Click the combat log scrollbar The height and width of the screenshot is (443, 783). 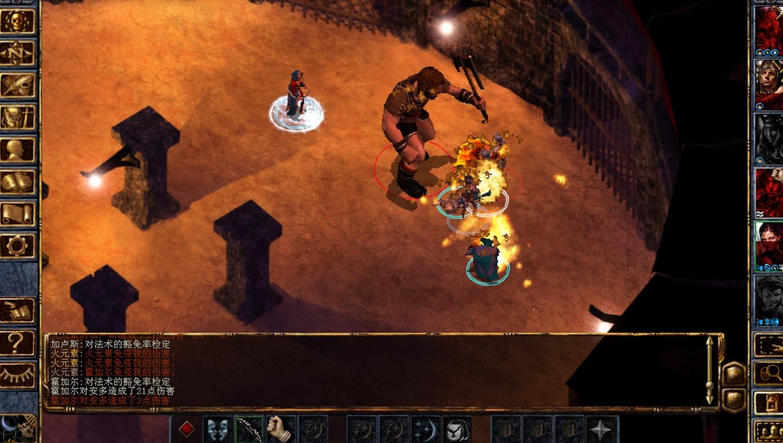[710, 370]
